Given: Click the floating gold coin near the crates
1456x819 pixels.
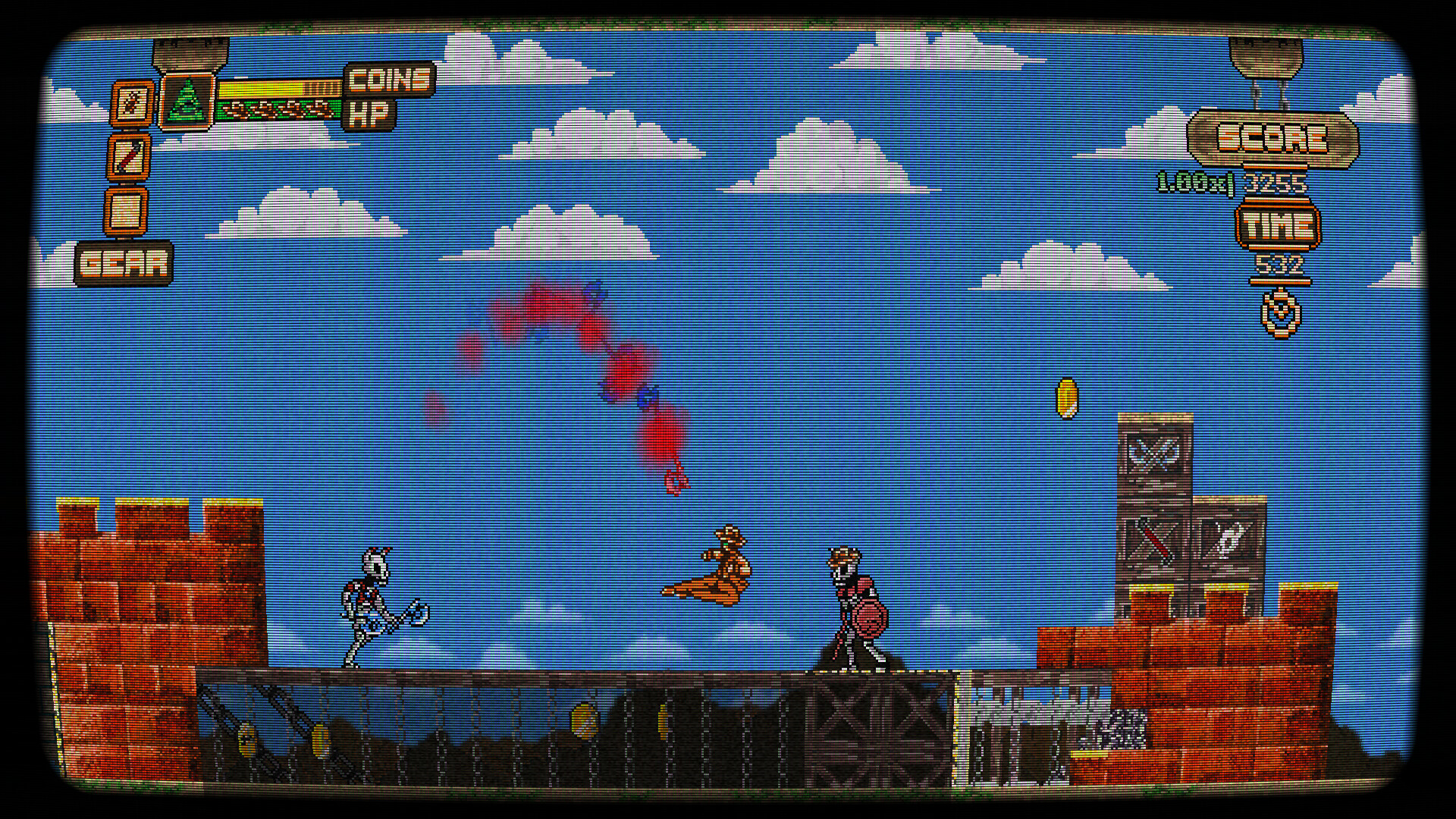Looking at the screenshot, I should [x=1066, y=400].
